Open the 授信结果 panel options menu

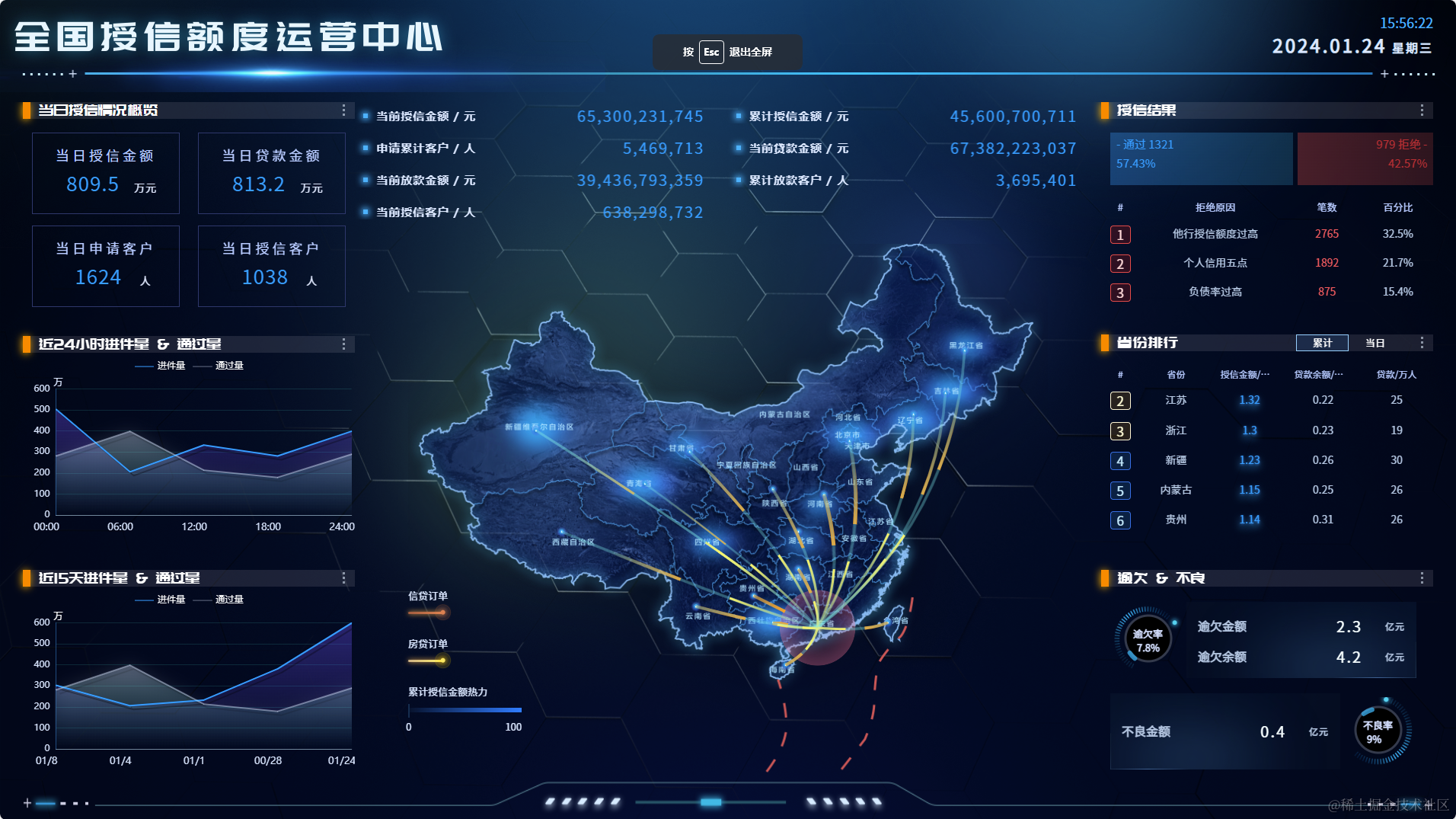[x=1422, y=110]
